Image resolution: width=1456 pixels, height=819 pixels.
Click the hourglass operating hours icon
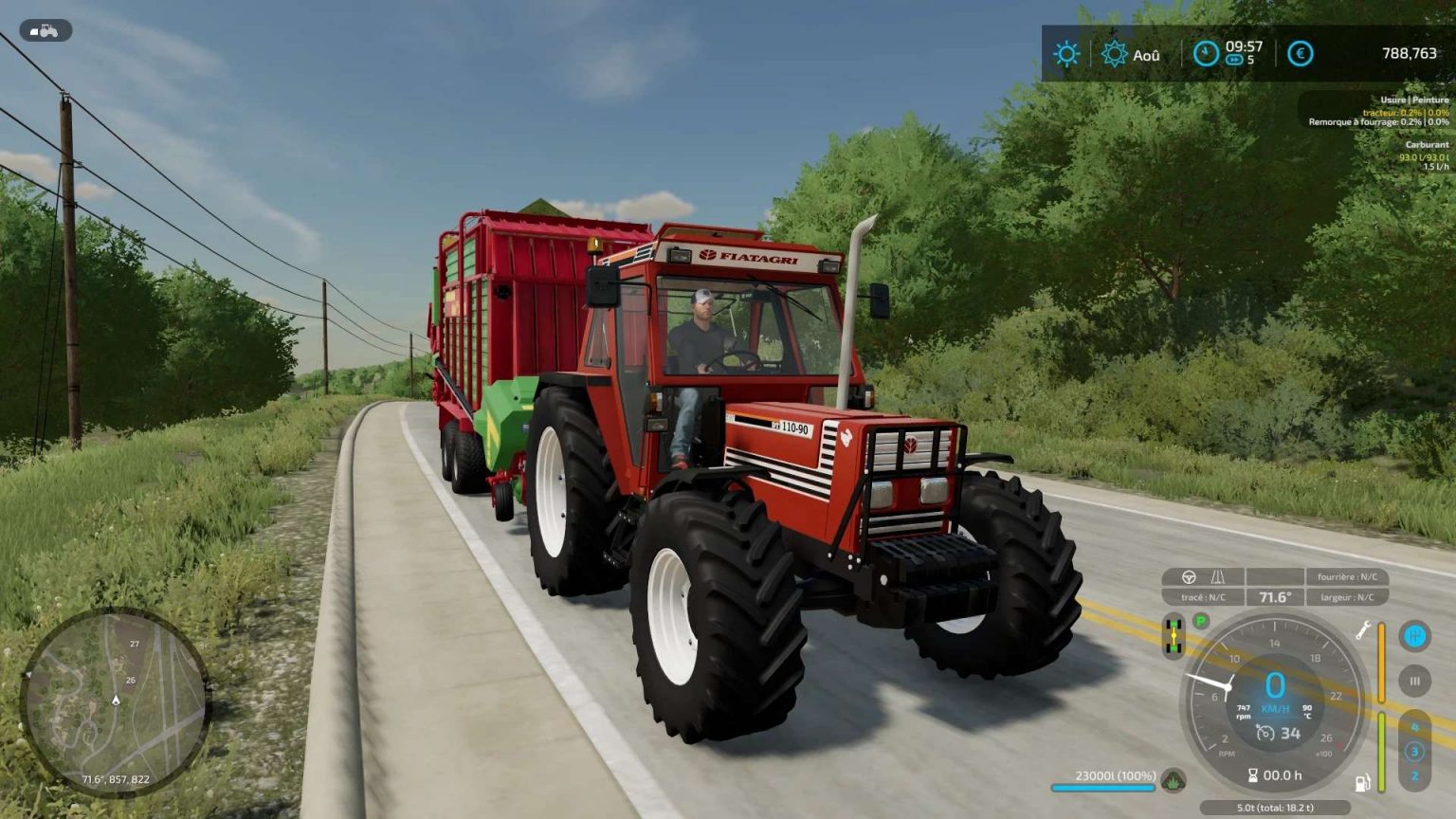(x=1252, y=774)
